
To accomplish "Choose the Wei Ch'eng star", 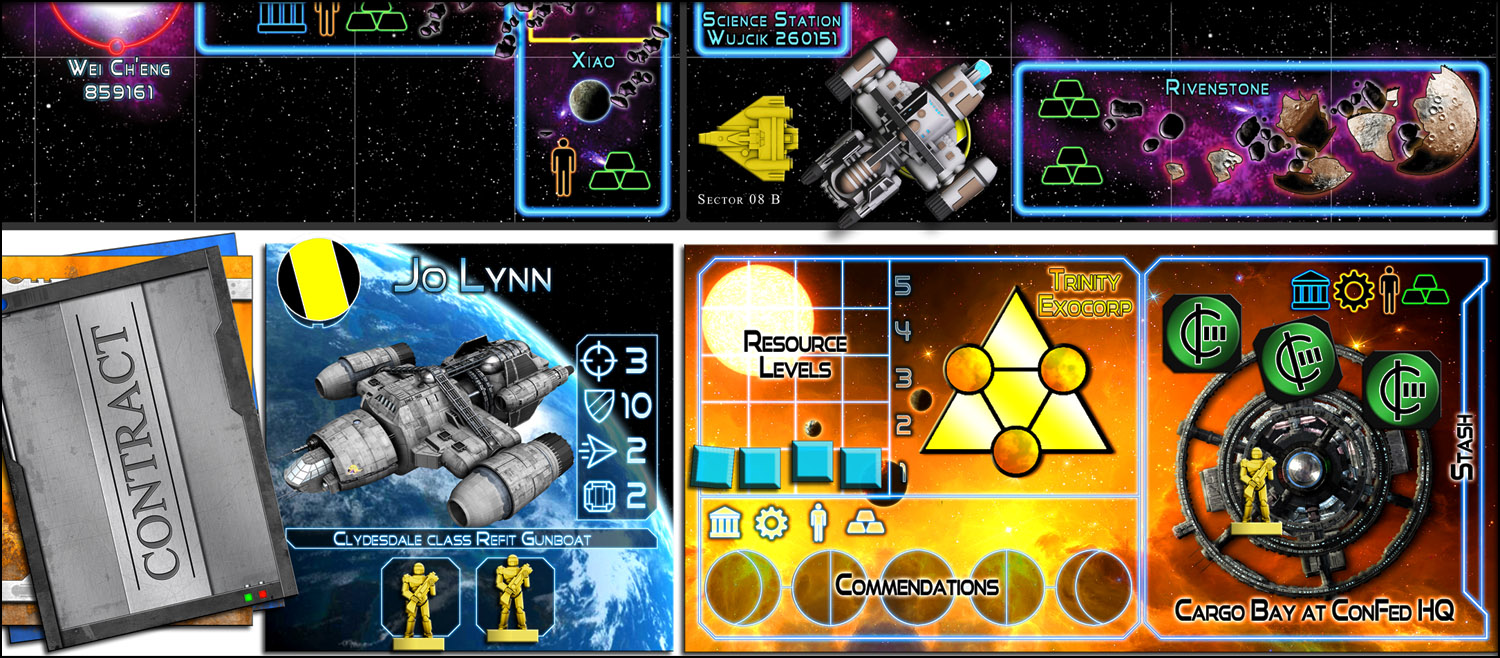I will pos(117,20).
